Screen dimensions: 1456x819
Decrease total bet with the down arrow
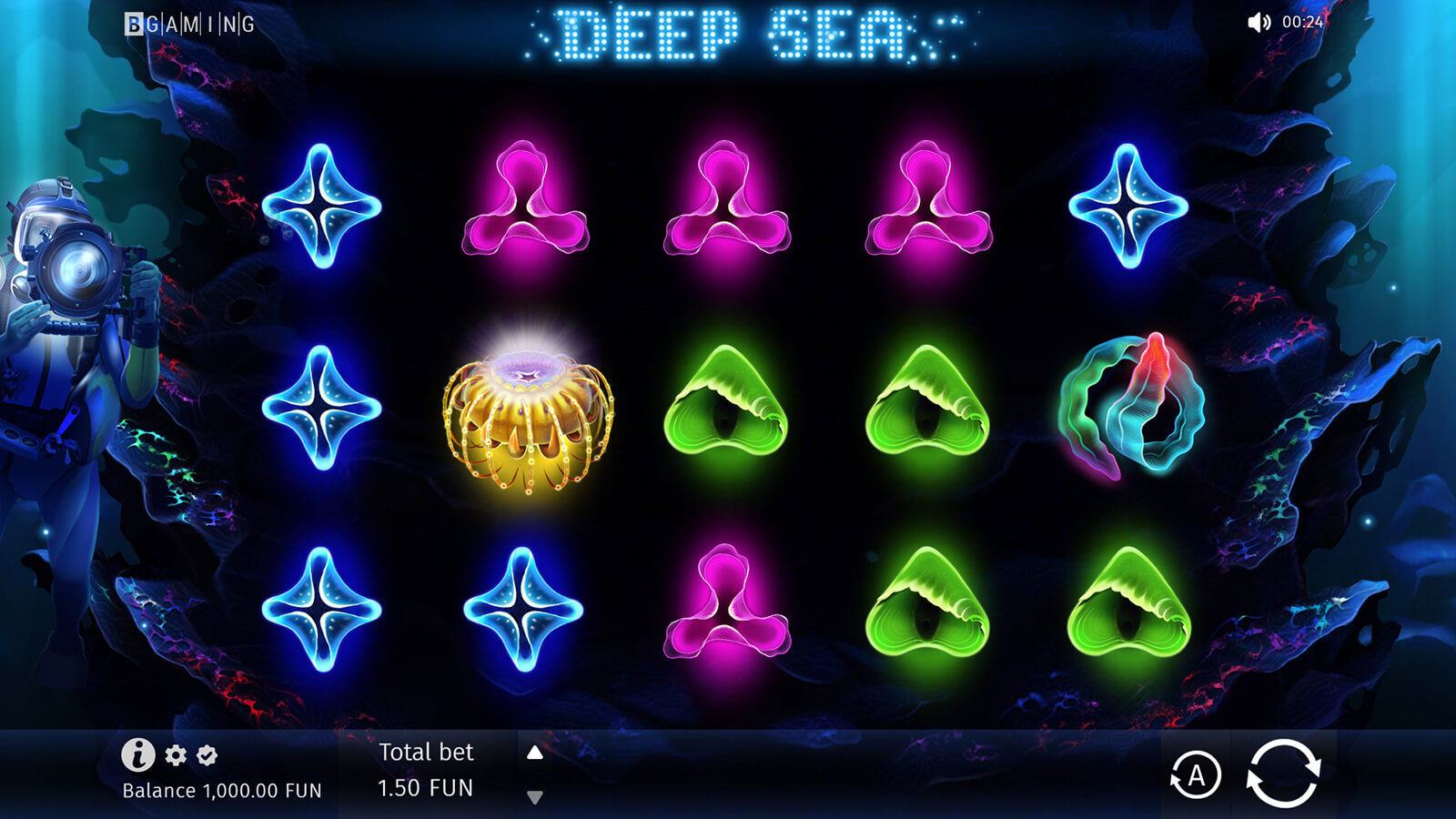pos(535,797)
